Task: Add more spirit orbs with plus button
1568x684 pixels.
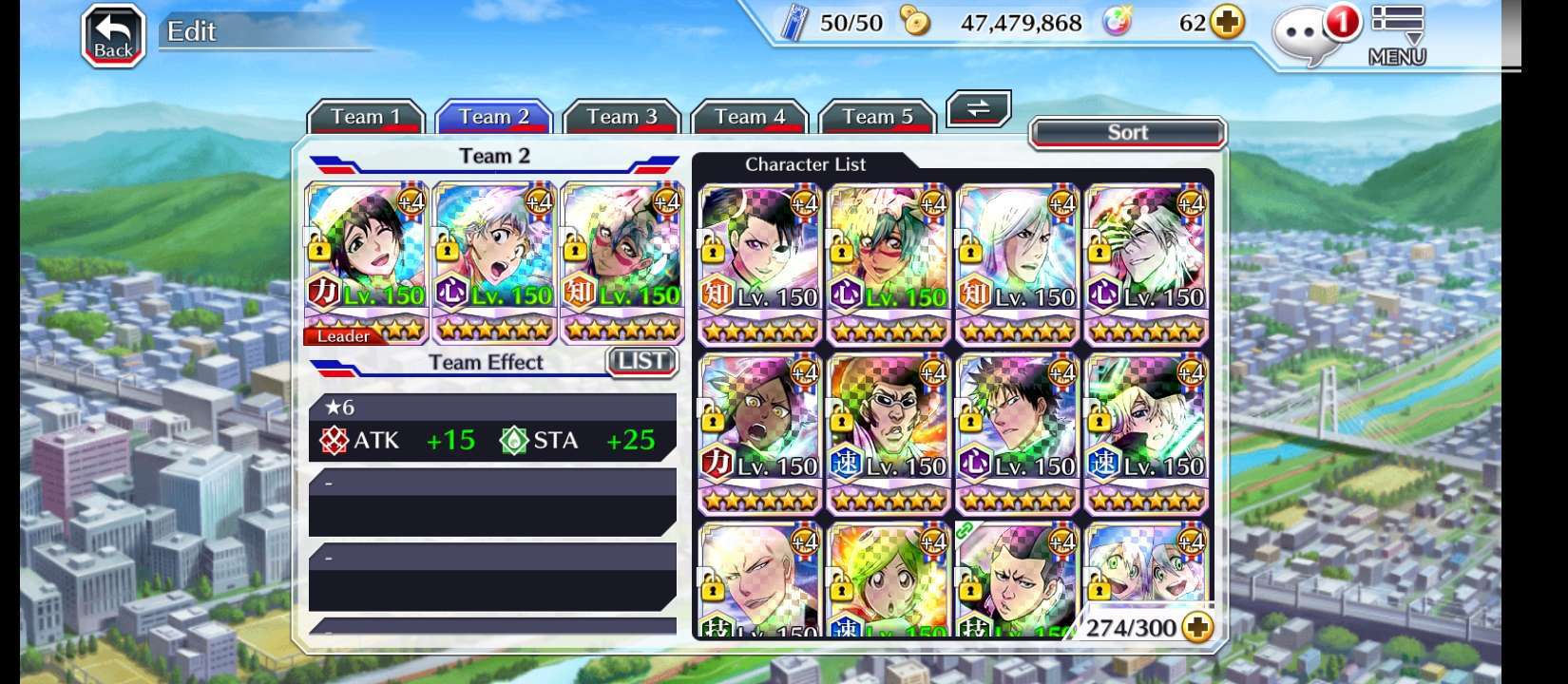Action: coord(1227,23)
